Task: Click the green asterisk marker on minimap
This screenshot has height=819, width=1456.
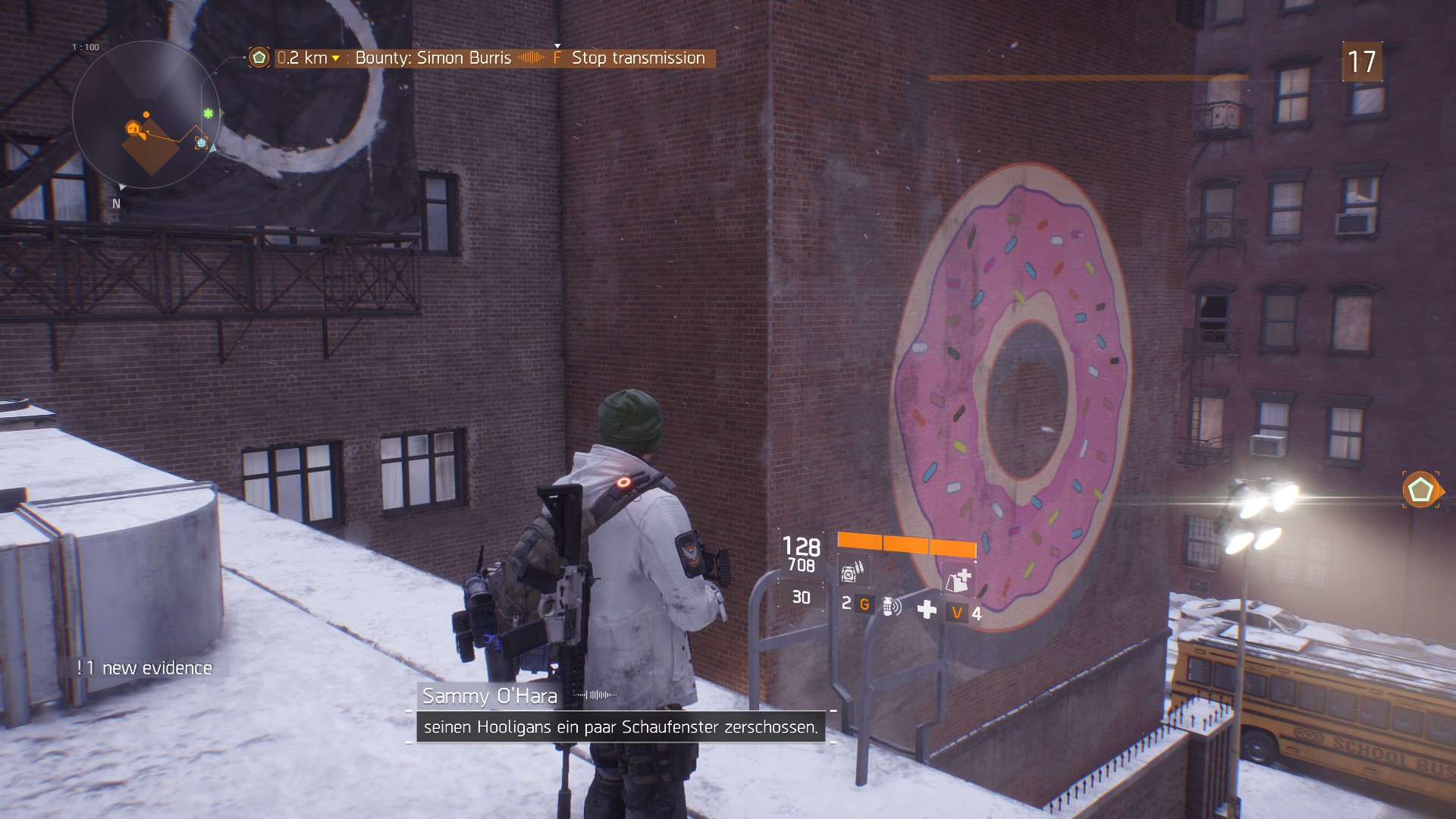Action: [x=208, y=114]
